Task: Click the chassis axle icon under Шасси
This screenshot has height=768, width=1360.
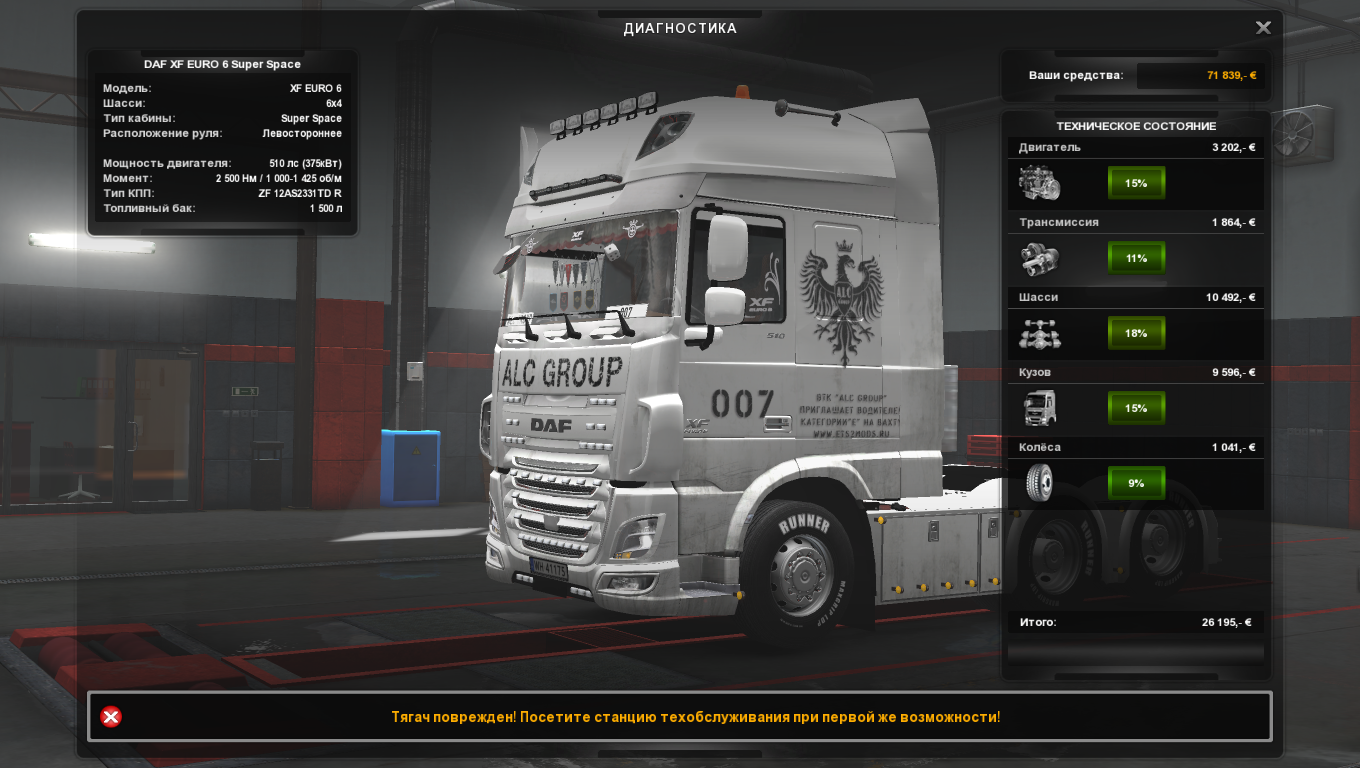Action: (x=1039, y=334)
